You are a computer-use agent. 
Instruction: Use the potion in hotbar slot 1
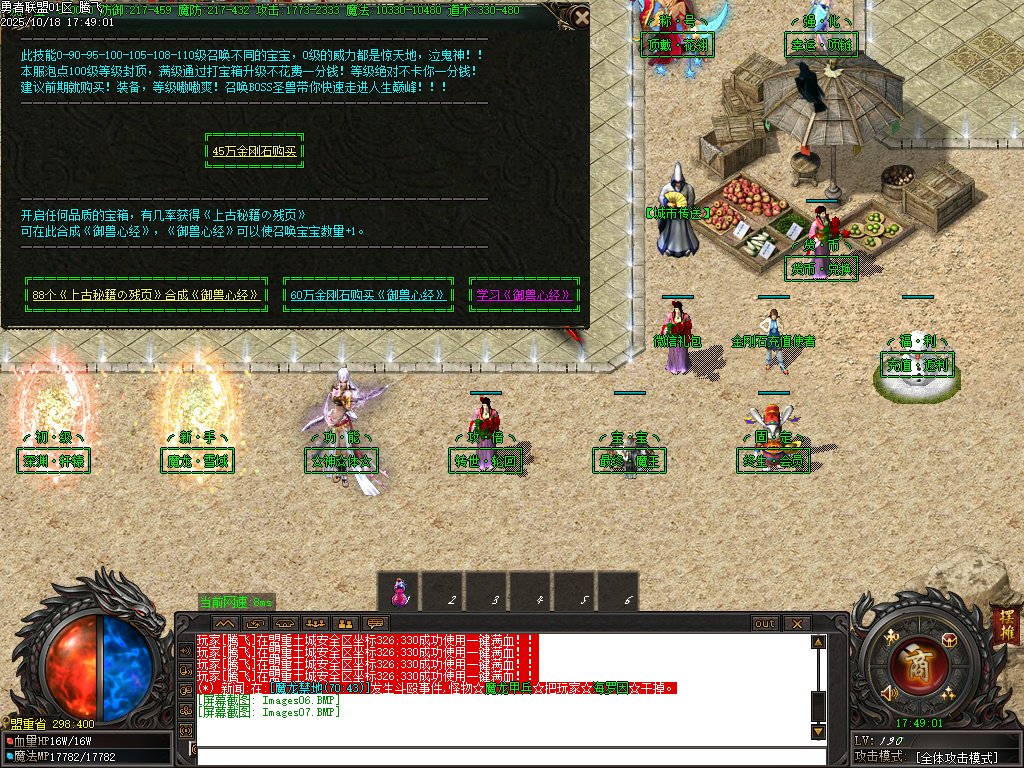click(x=399, y=590)
